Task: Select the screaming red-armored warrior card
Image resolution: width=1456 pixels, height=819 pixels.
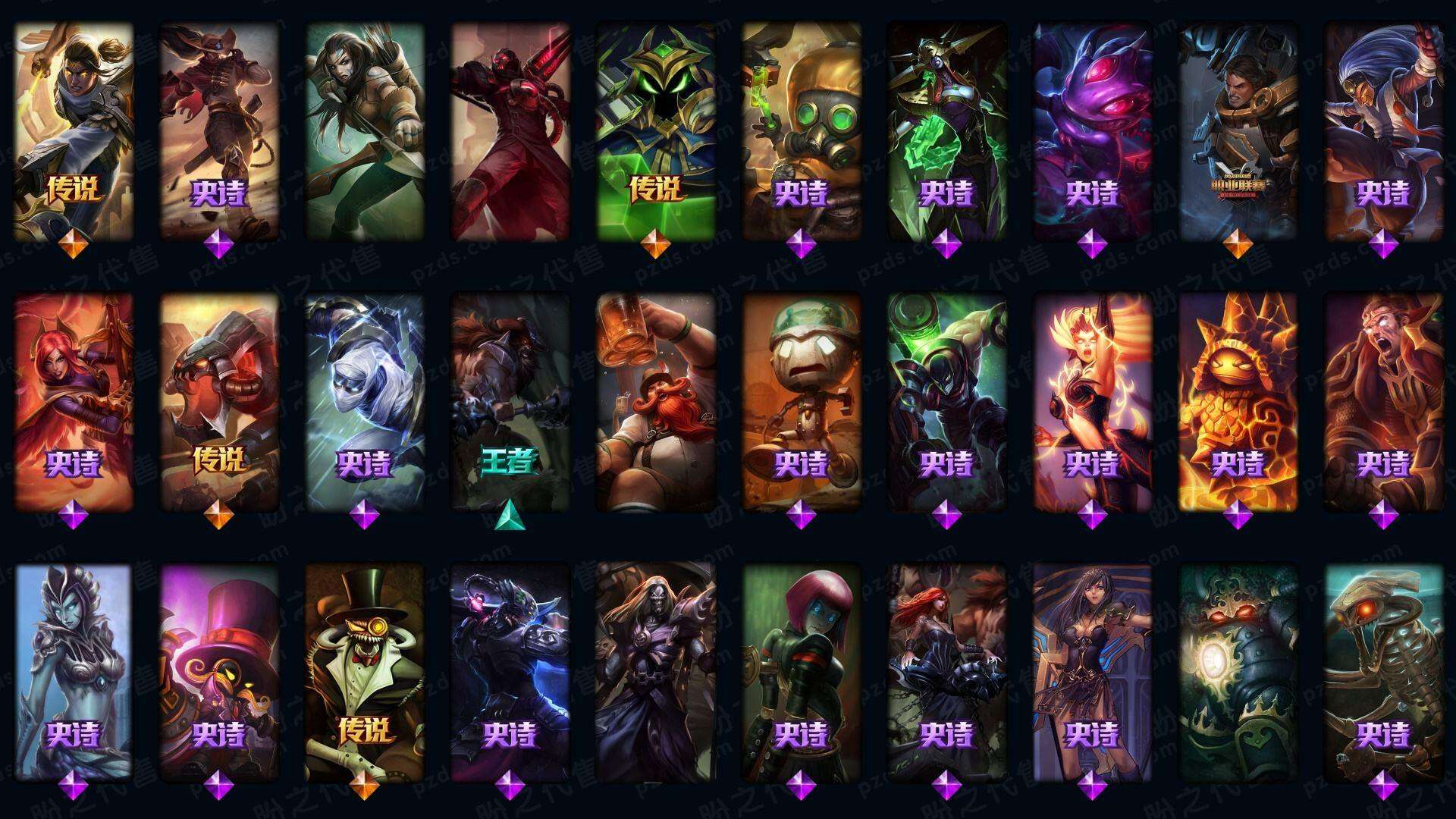Action: [x=1383, y=402]
